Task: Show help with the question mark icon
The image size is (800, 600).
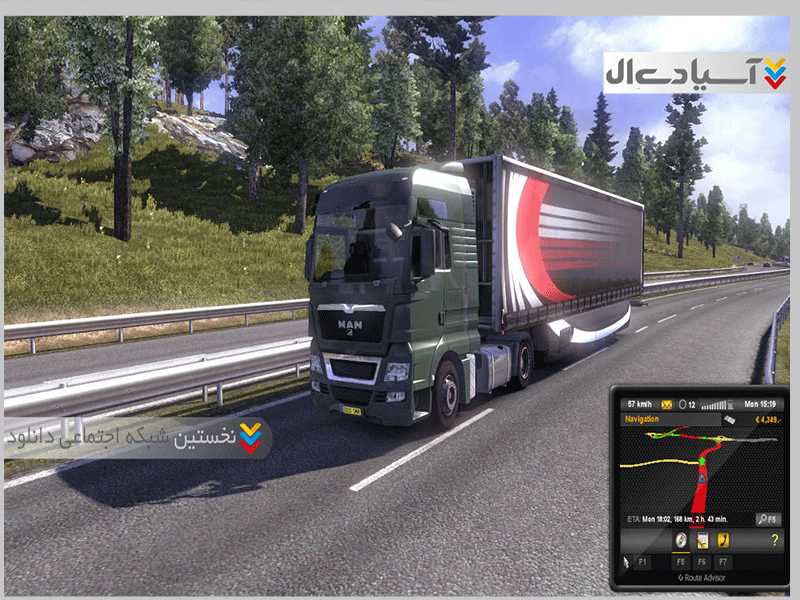Action: (x=773, y=541)
